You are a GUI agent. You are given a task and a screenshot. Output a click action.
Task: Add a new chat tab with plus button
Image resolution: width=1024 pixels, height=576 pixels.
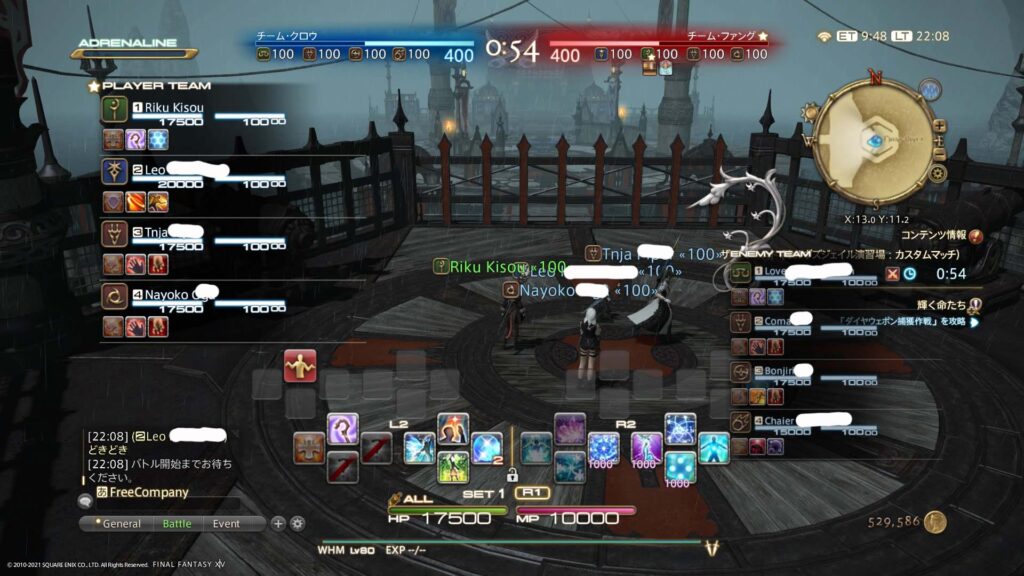pyautogui.click(x=279, y=523)
